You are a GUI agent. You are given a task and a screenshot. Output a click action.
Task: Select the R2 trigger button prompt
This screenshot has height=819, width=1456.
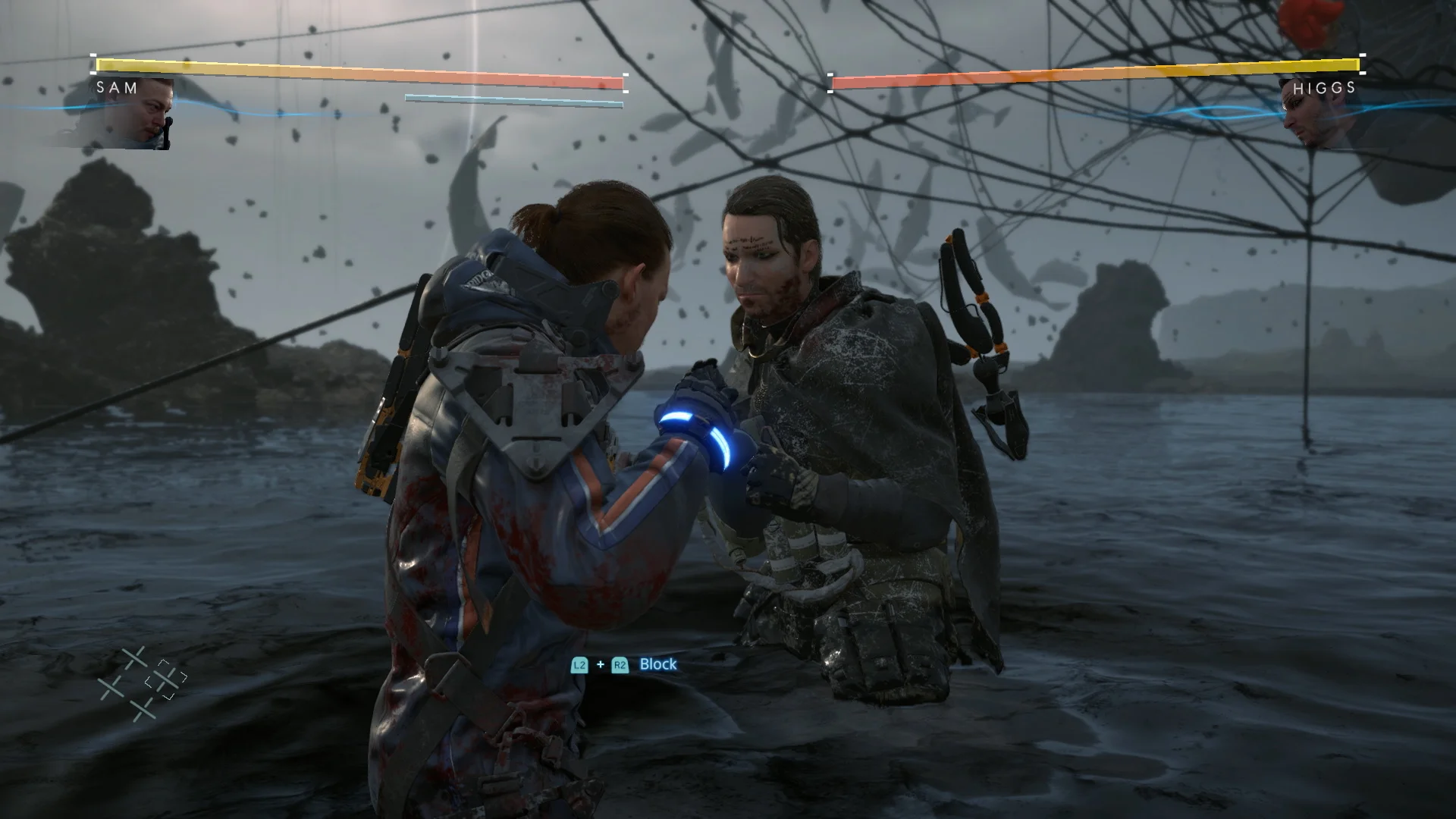click(620, 664)
